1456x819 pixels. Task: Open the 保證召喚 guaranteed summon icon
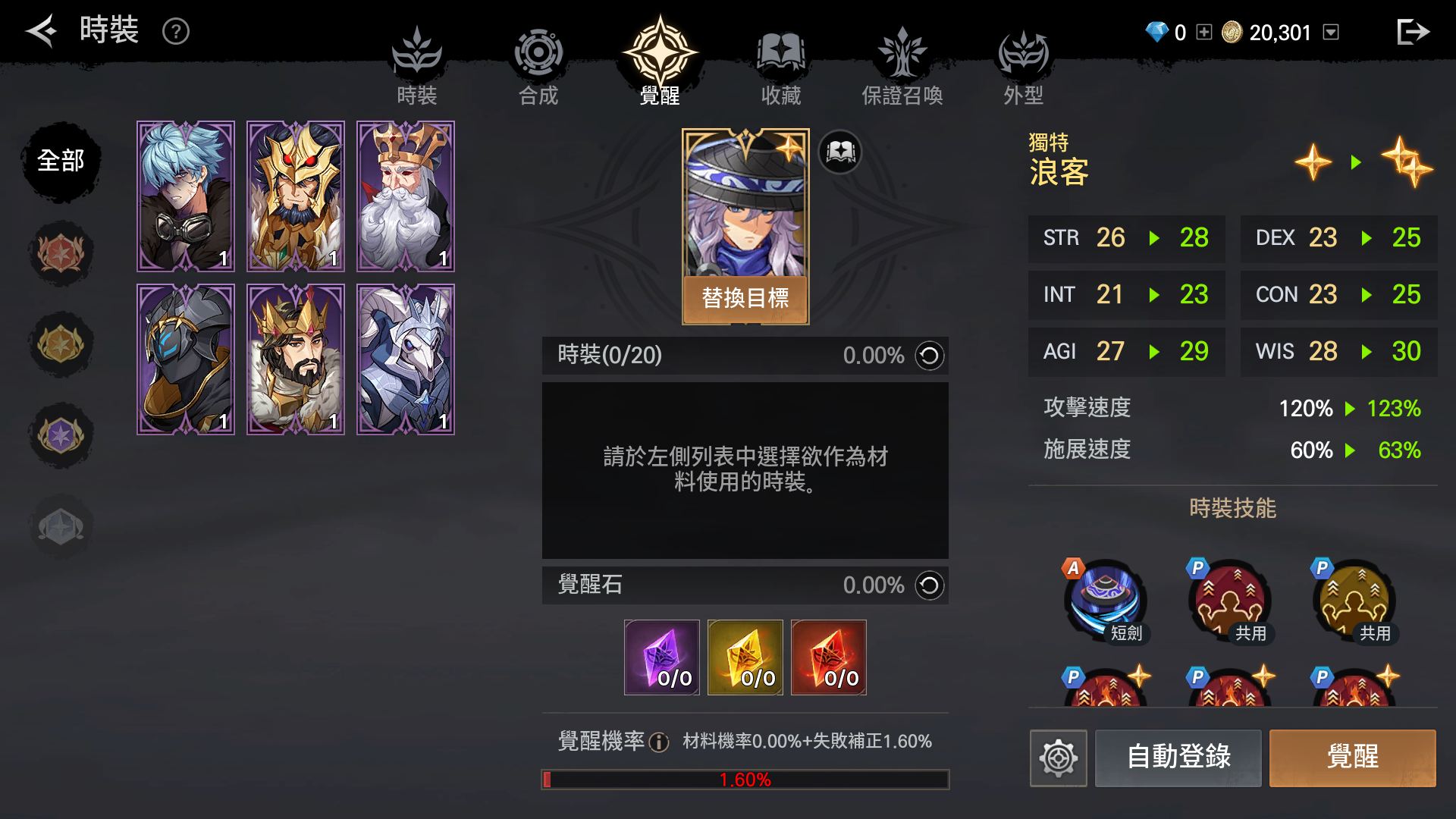pyautogui.click(x=902, y=53)
